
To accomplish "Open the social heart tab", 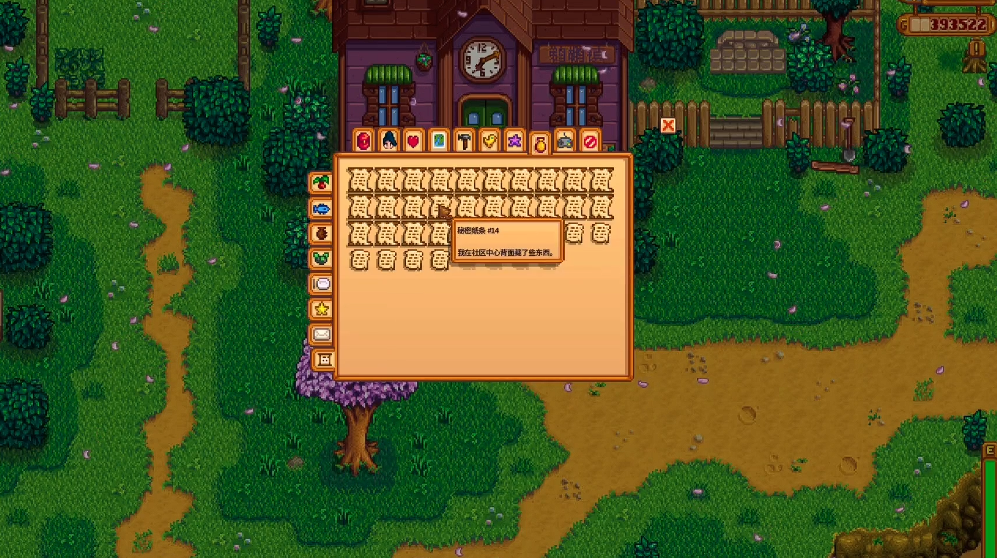I will point(414,141).
